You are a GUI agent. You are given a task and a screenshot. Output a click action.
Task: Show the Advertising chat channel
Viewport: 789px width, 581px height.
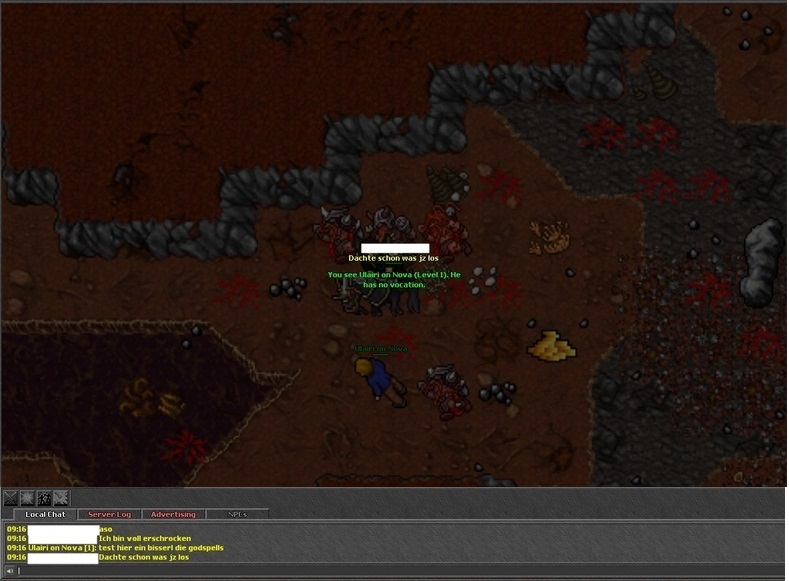pyautogui.click(x=173, y=514)
